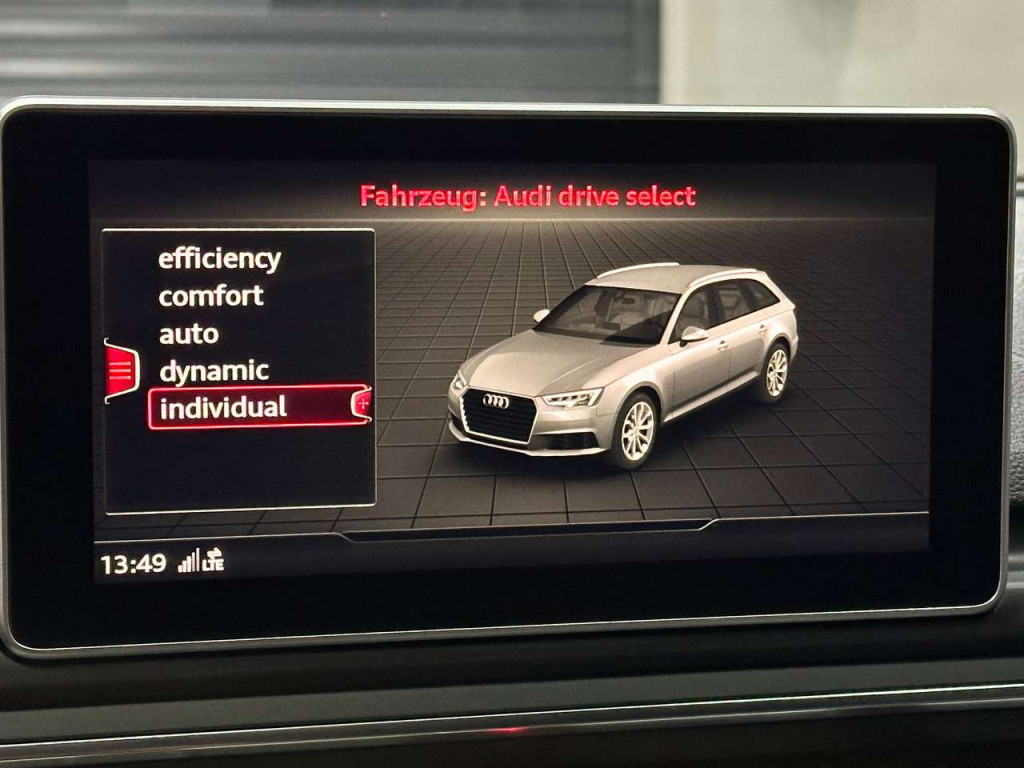Screen dimensions: 1024x768
Task: Choose the comfort drive mode
Action: coord(211,296)
